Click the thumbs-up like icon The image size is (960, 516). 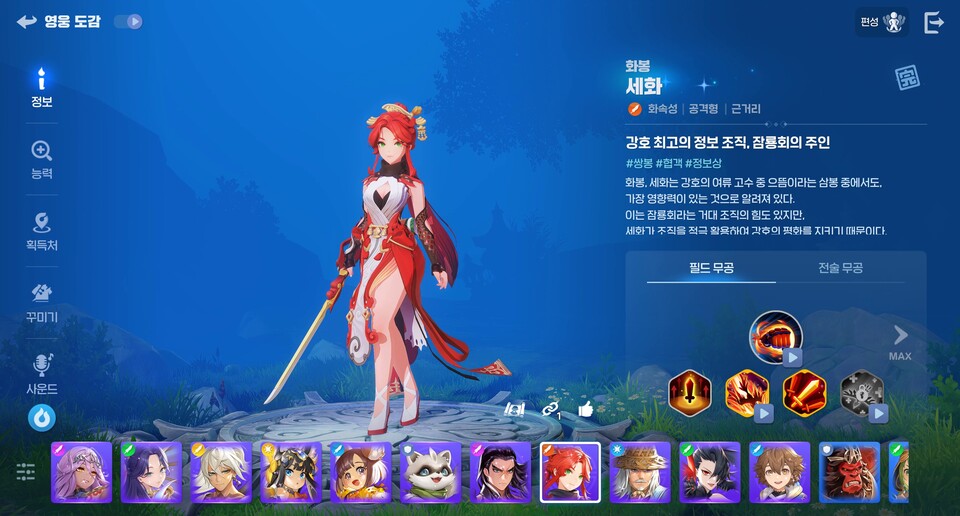586,408
